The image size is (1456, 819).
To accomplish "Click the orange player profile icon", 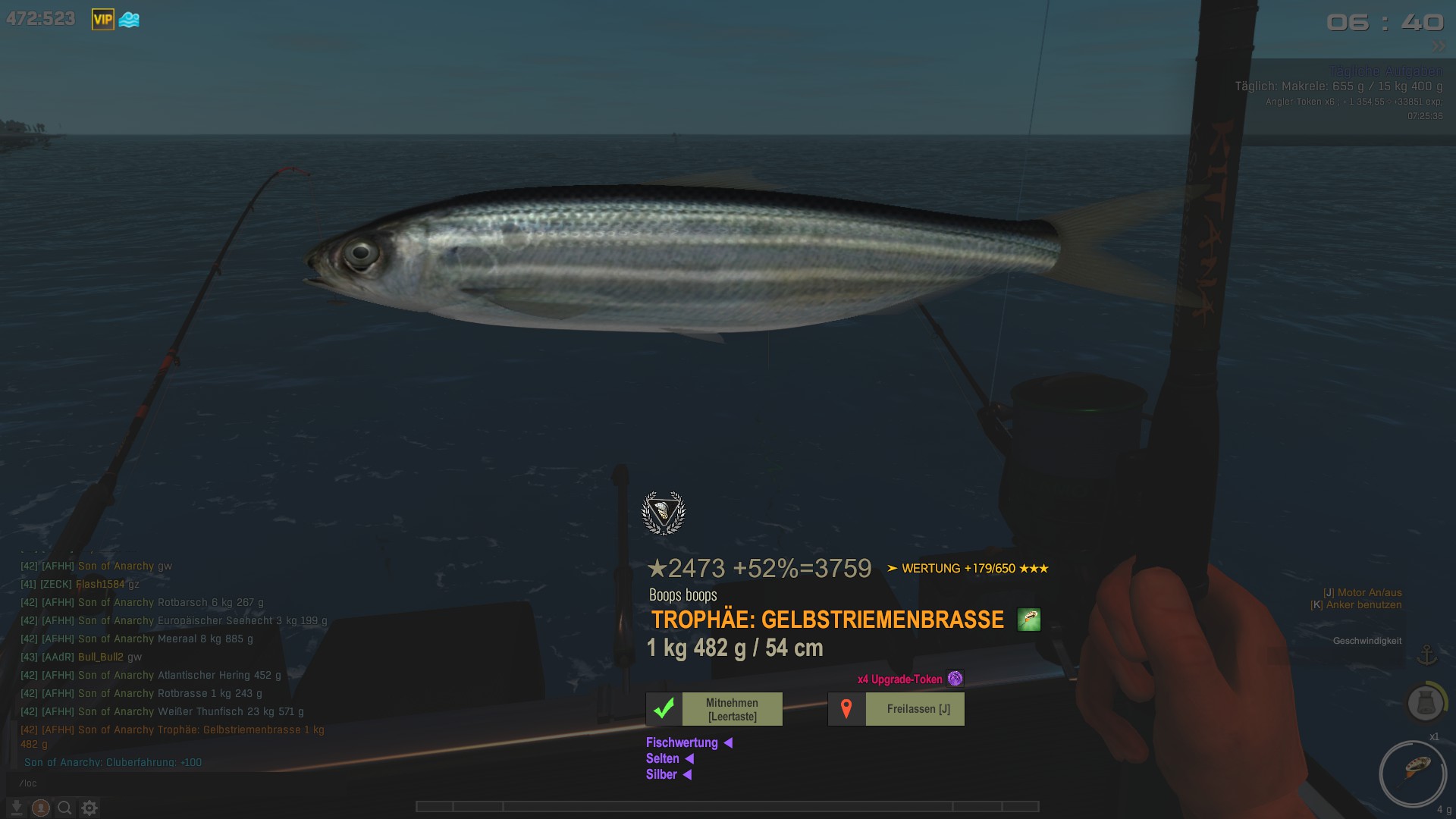I will coord(41,808).
